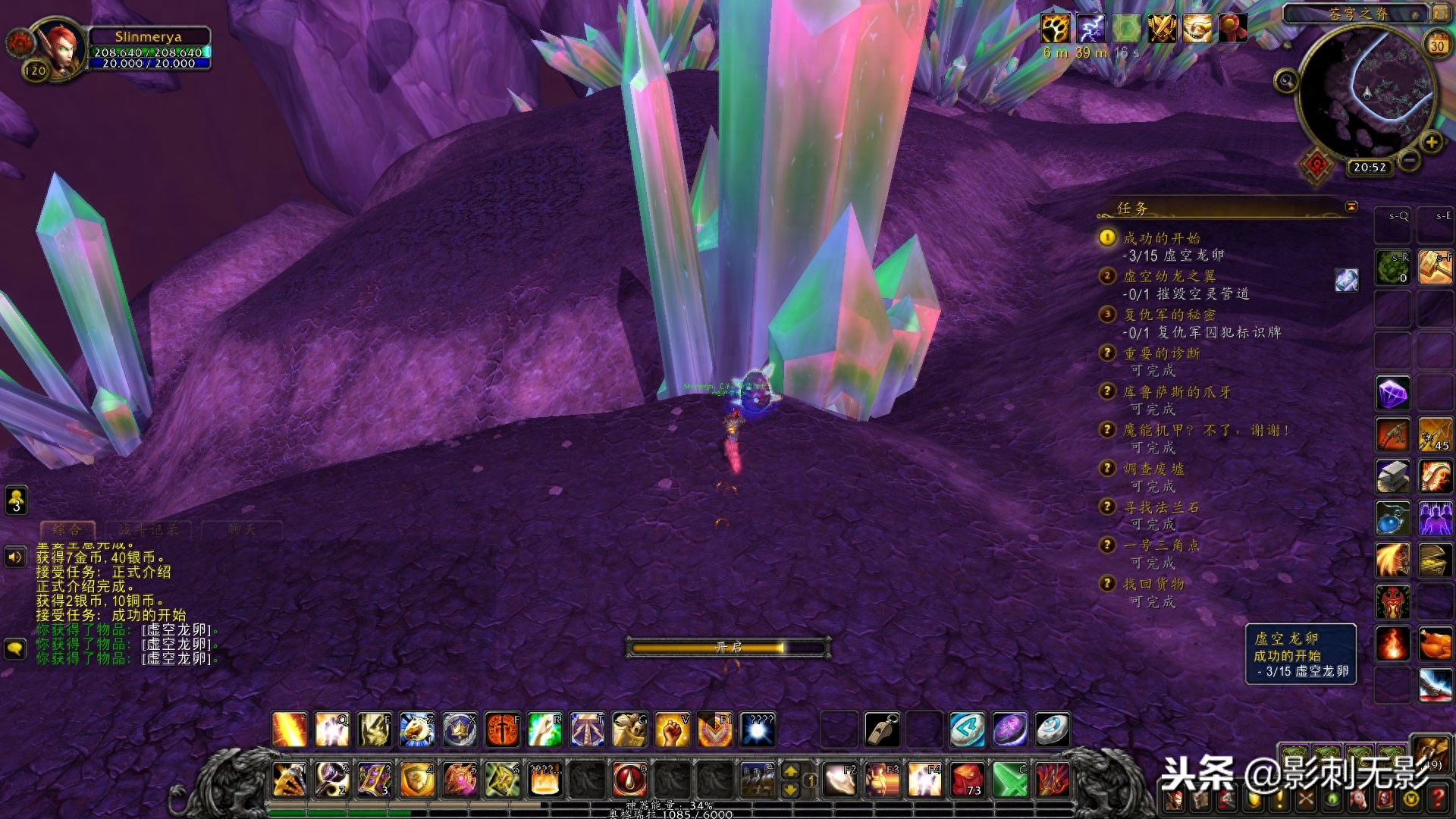Collapse the quest tracker with the arrow button

pos(1351,206)
